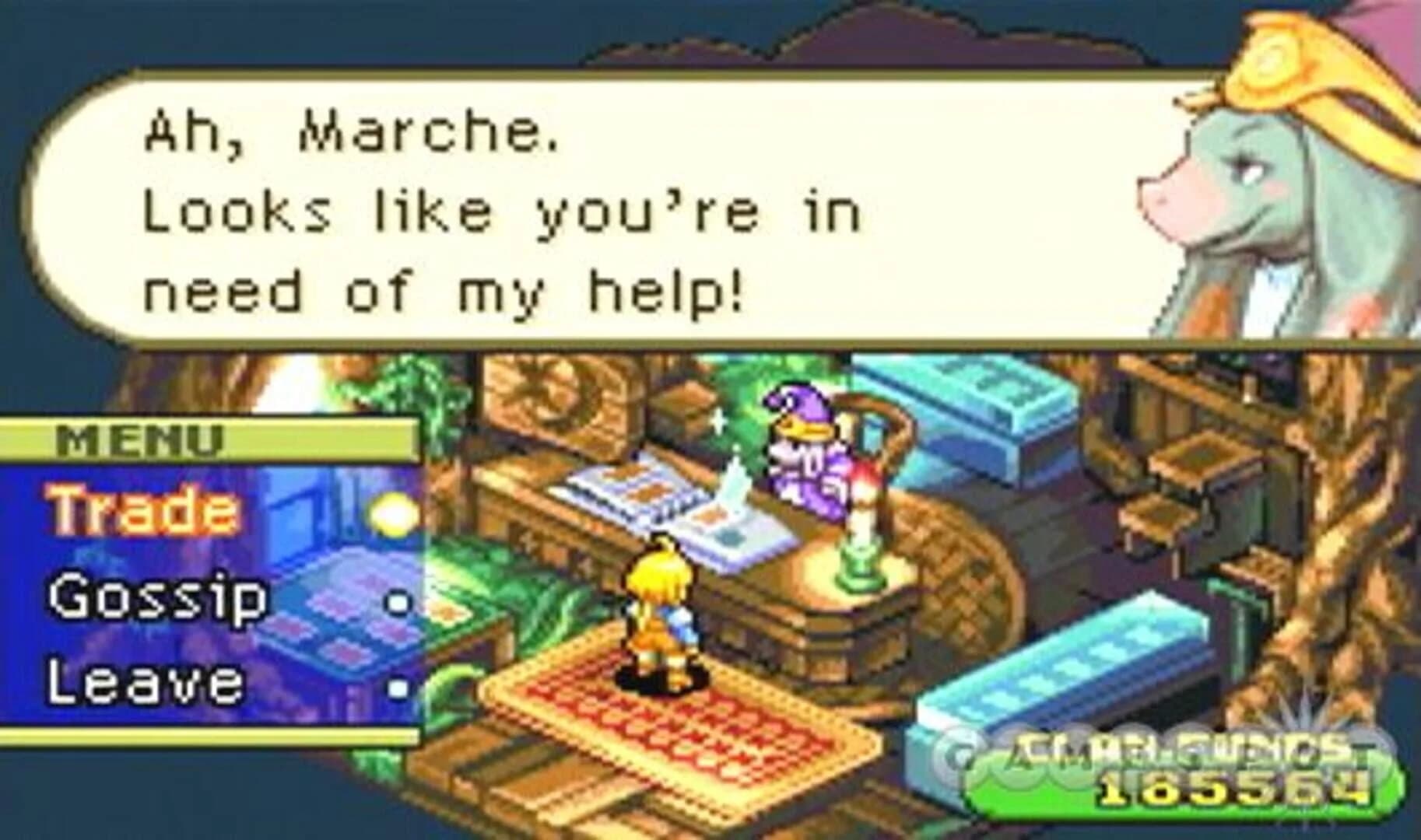Image resolution: width=1421 pixels, height=840 pixels.
Task: Click the dot indicator next to Leave
Action: click(398, 684)
